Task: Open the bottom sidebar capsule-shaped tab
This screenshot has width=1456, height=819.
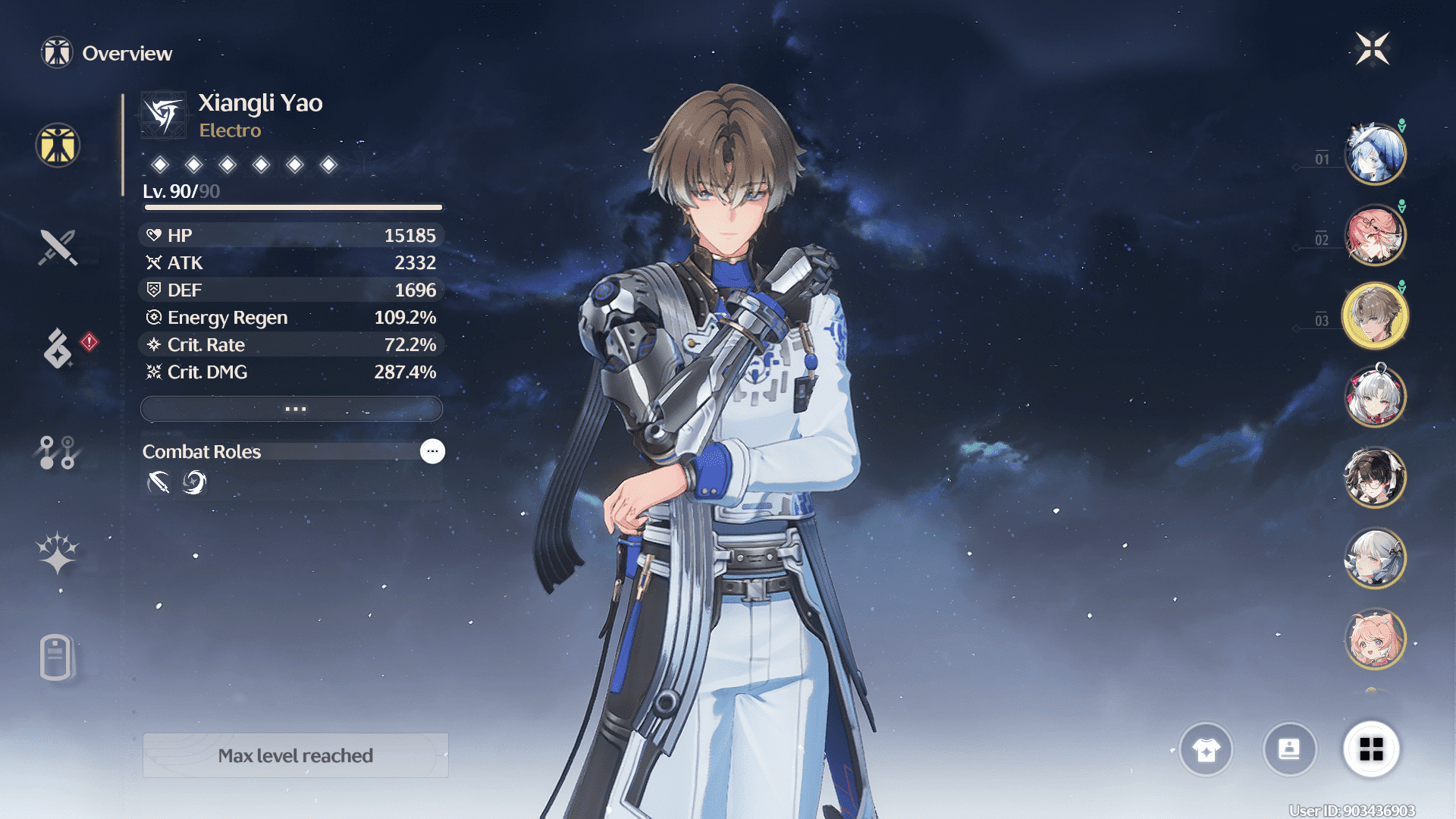Action: pos(56,657)
